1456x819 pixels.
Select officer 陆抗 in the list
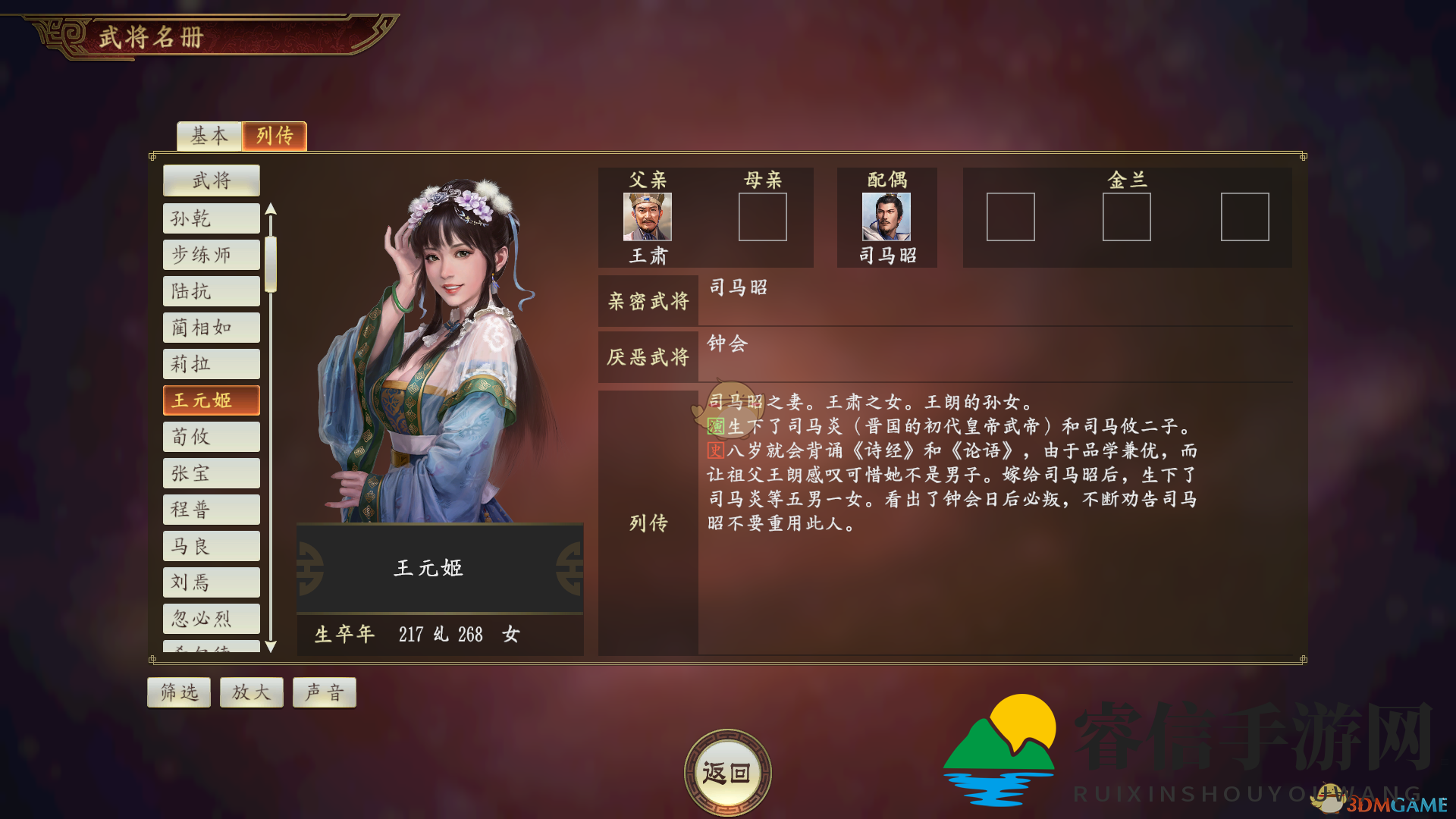[x=212, y=291]
